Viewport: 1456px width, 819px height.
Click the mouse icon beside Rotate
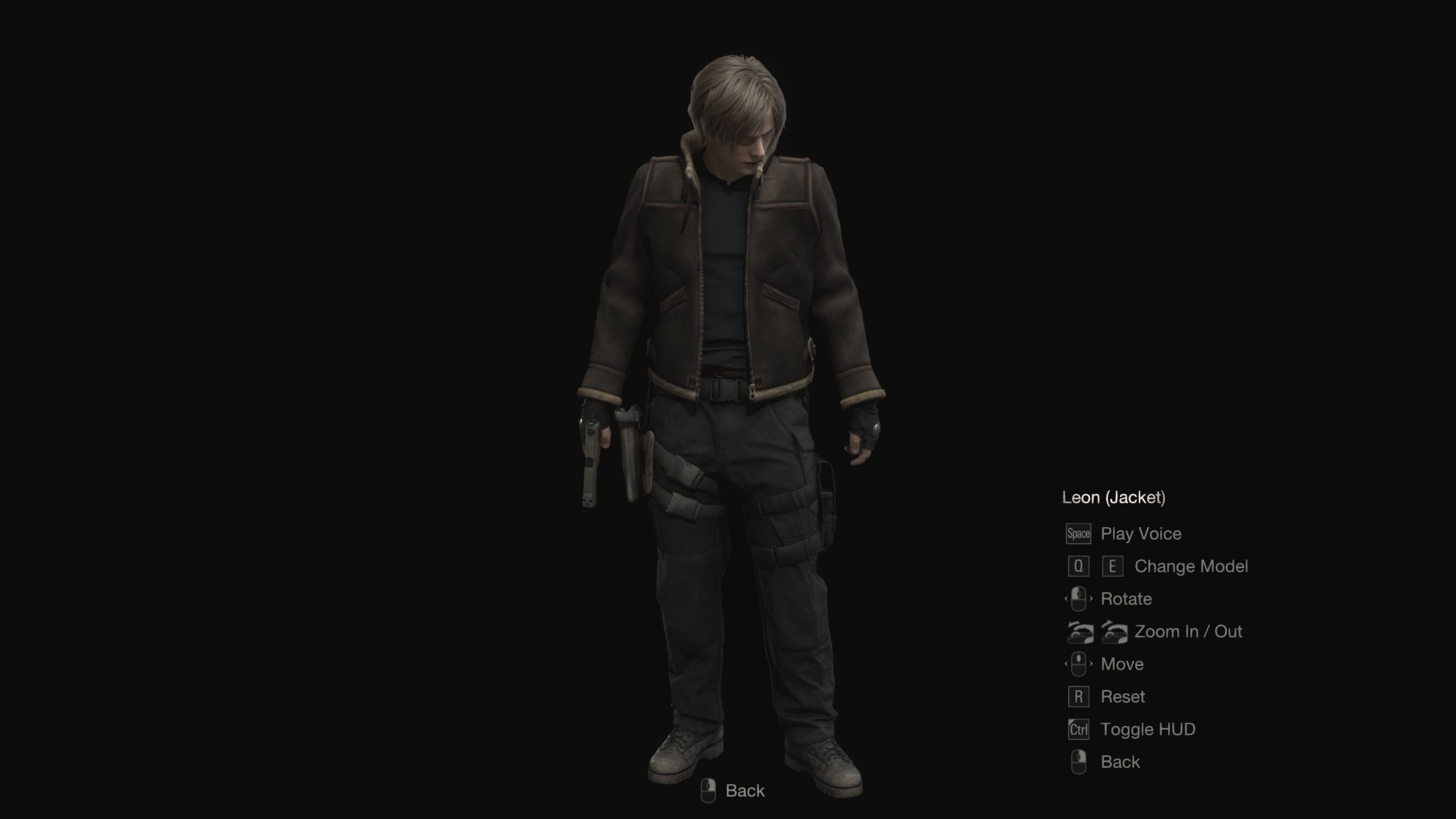coord(1078,599)
